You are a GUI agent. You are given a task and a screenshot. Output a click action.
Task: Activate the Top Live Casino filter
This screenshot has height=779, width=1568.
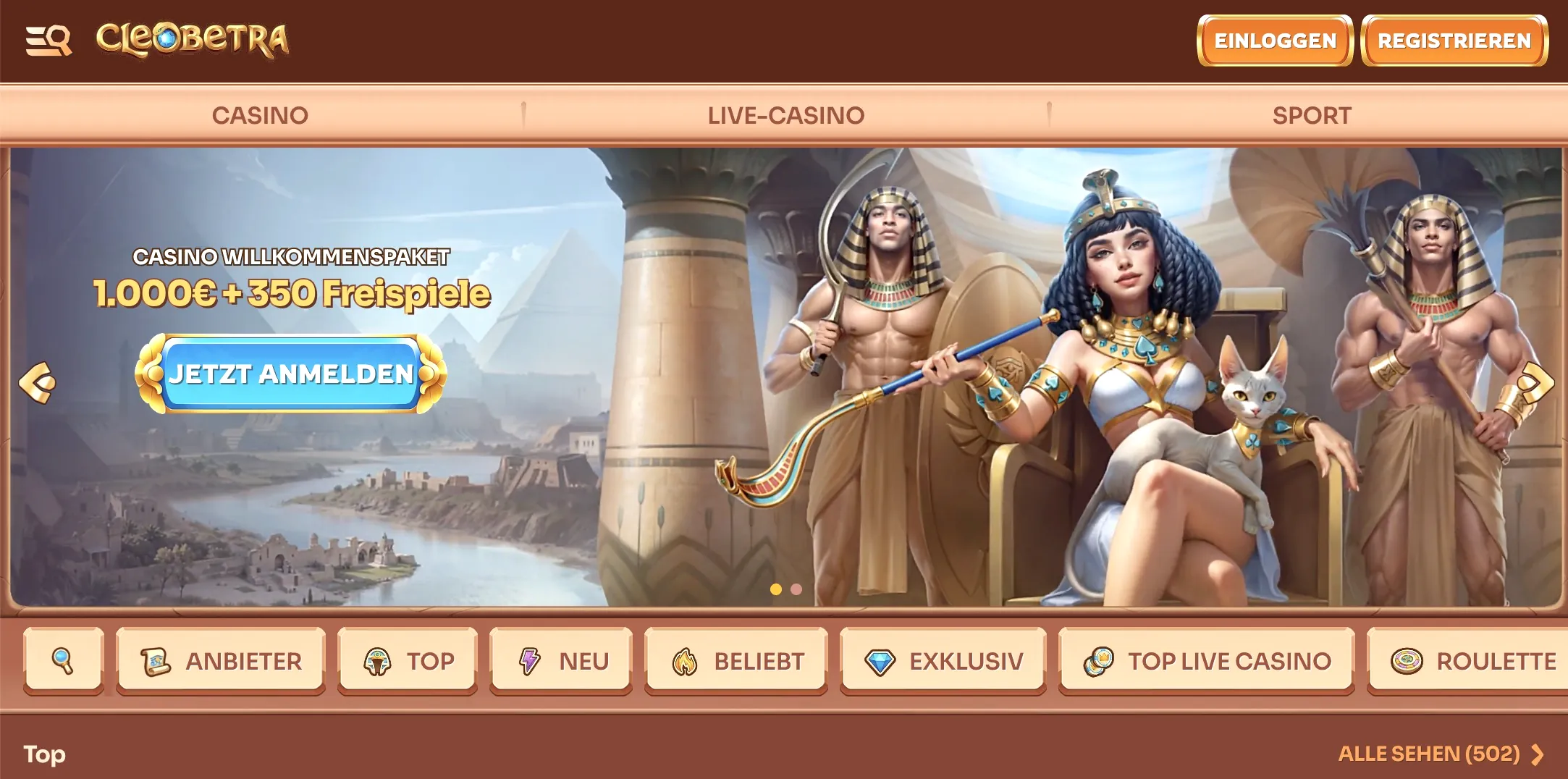coord(1205,660)
